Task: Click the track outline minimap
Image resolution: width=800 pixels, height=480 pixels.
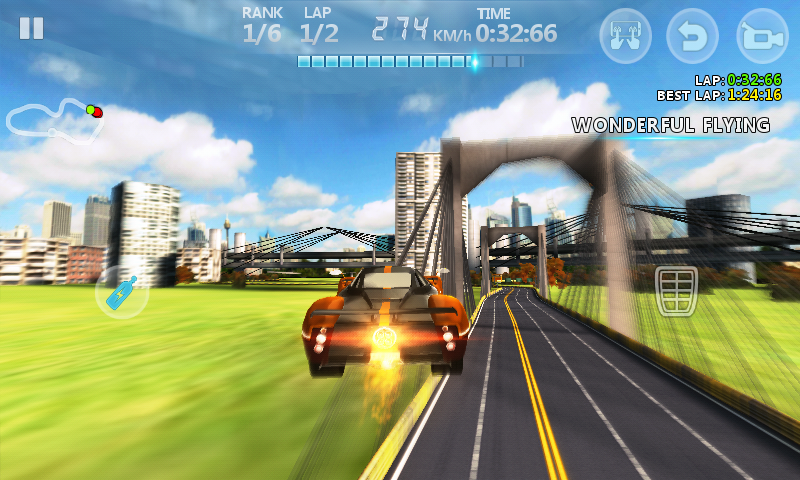Action: tap(52, 117)
